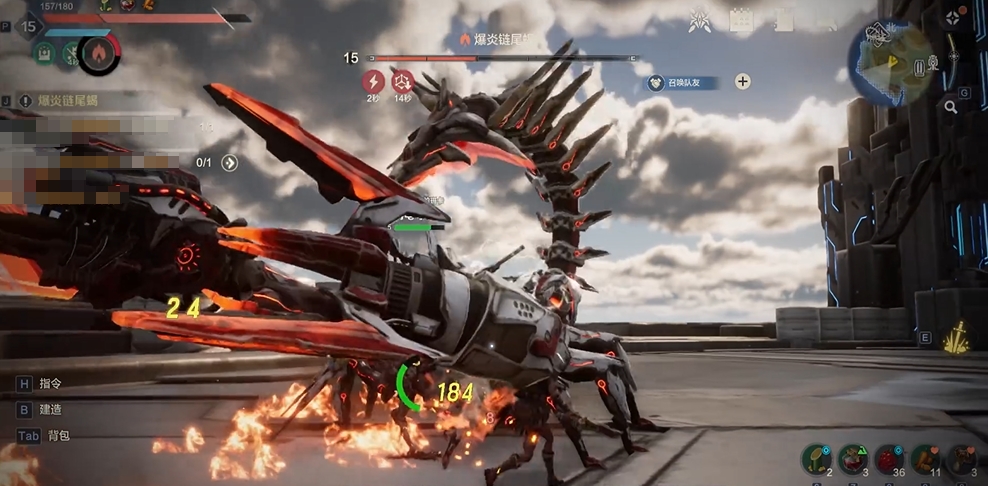The image size is (988, 486).
Task: Expand the quest tracker arrow next to 0/1
Action: pyautogui.click(x=230, y=162)
